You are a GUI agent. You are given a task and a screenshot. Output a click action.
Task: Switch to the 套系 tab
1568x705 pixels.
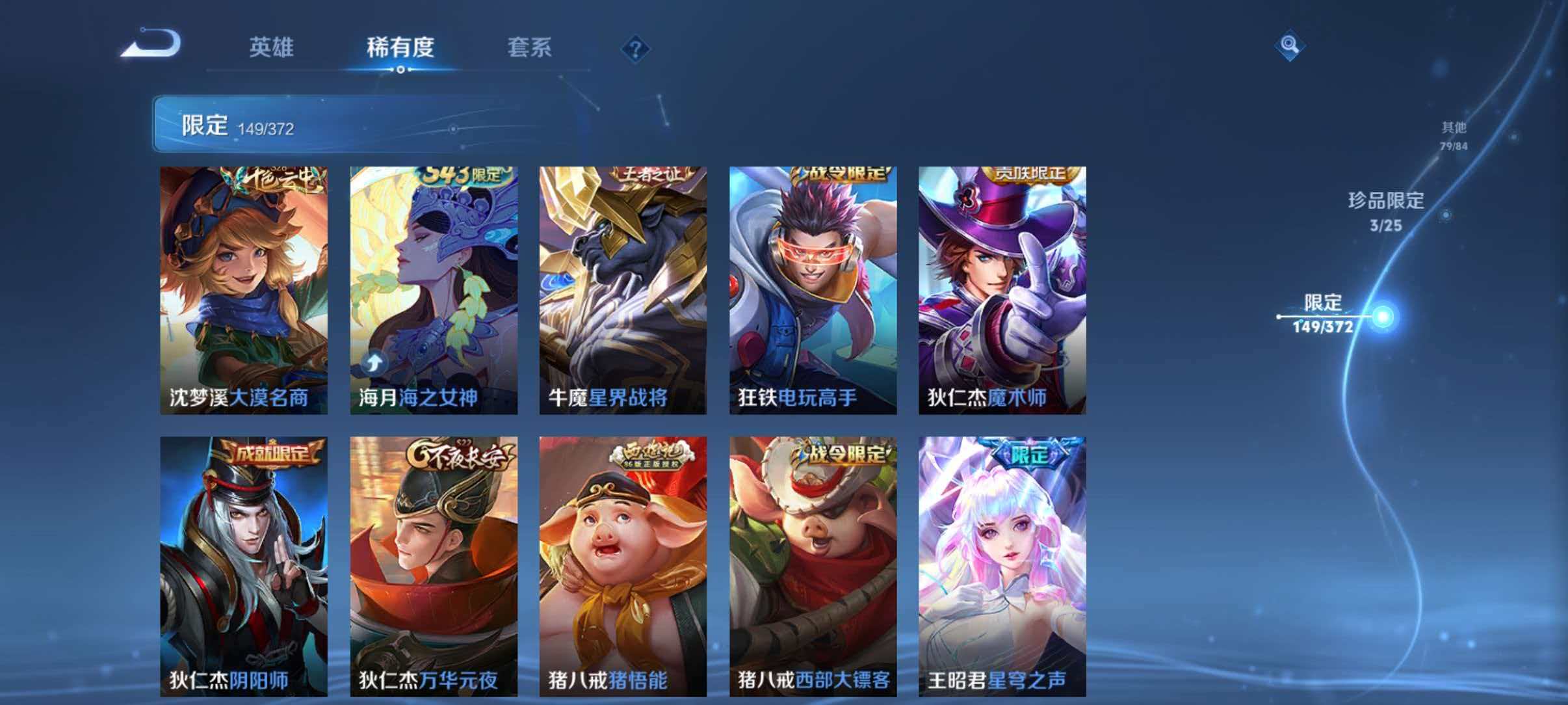pos(530,49)
